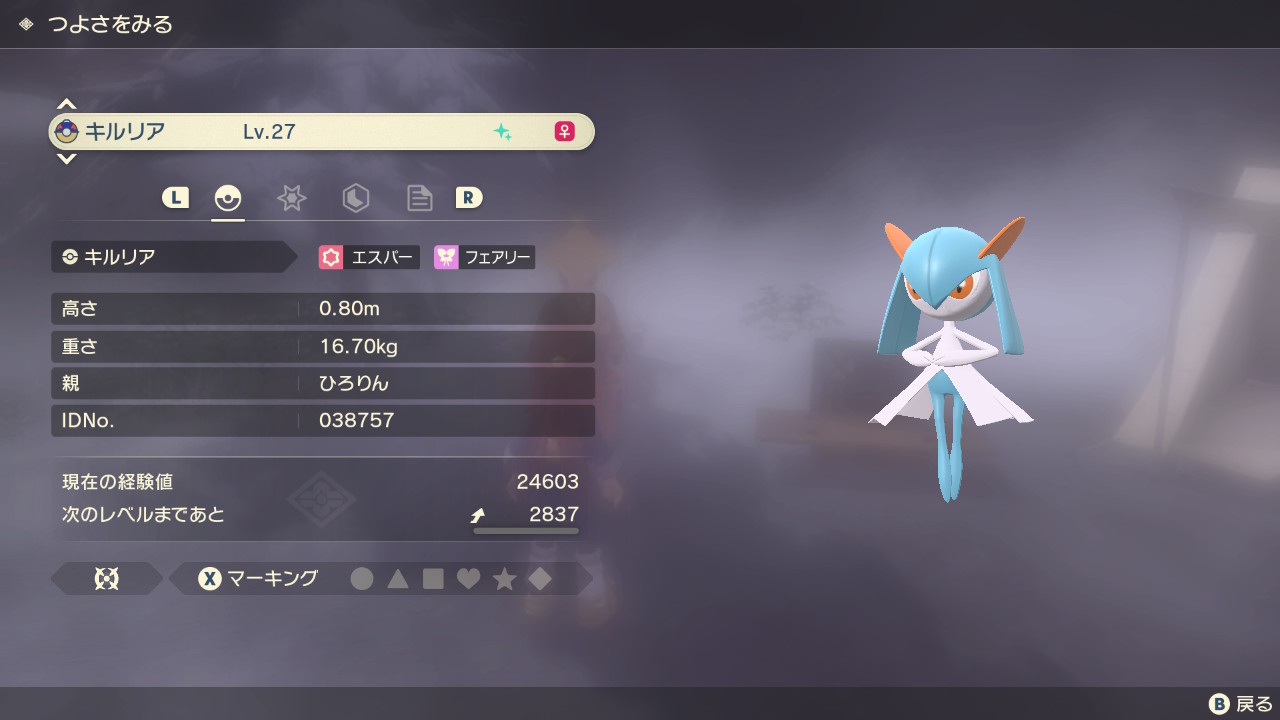1280x720 pixels.
Task: Click the shiny sparkle icon on the nameplate
Action: click(x=504, y=131)
